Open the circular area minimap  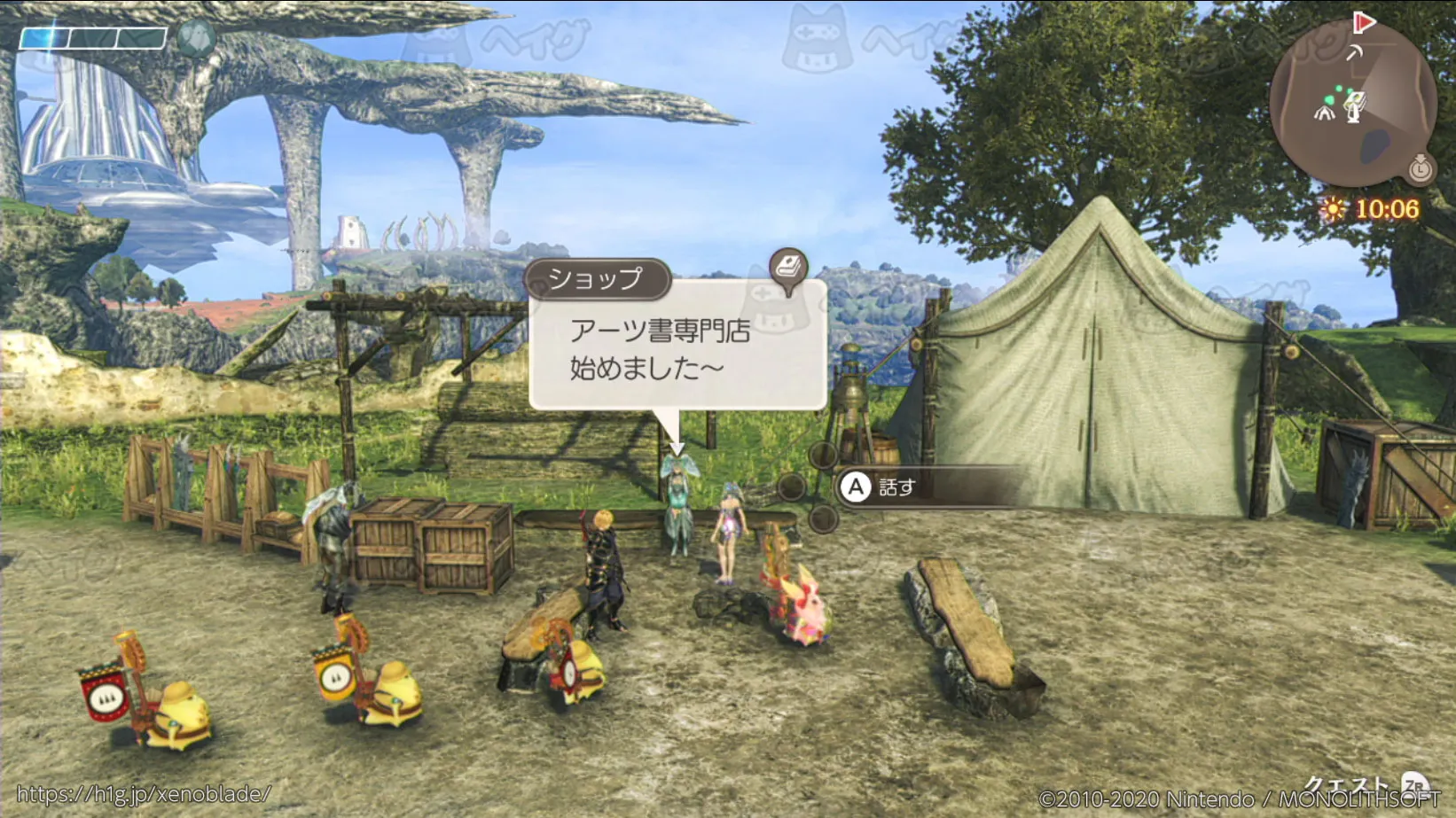click(1352, 105)
